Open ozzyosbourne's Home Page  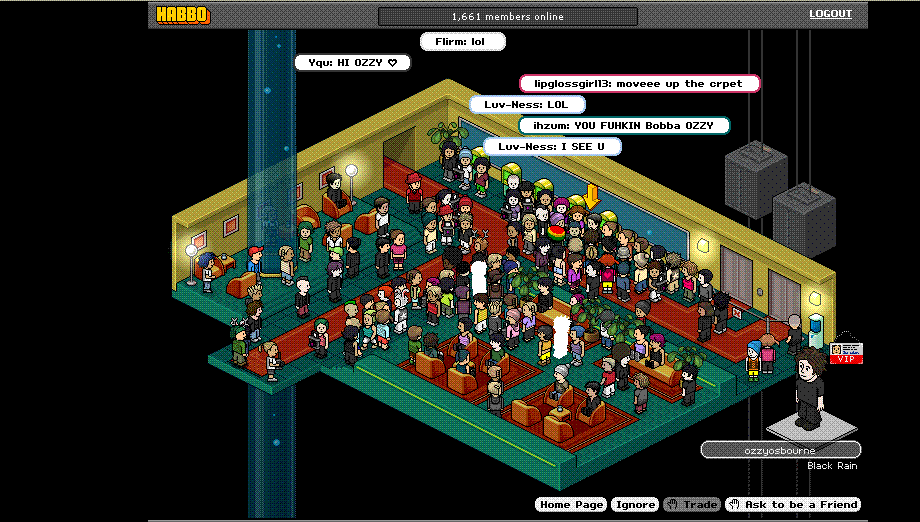pos(571,505)
